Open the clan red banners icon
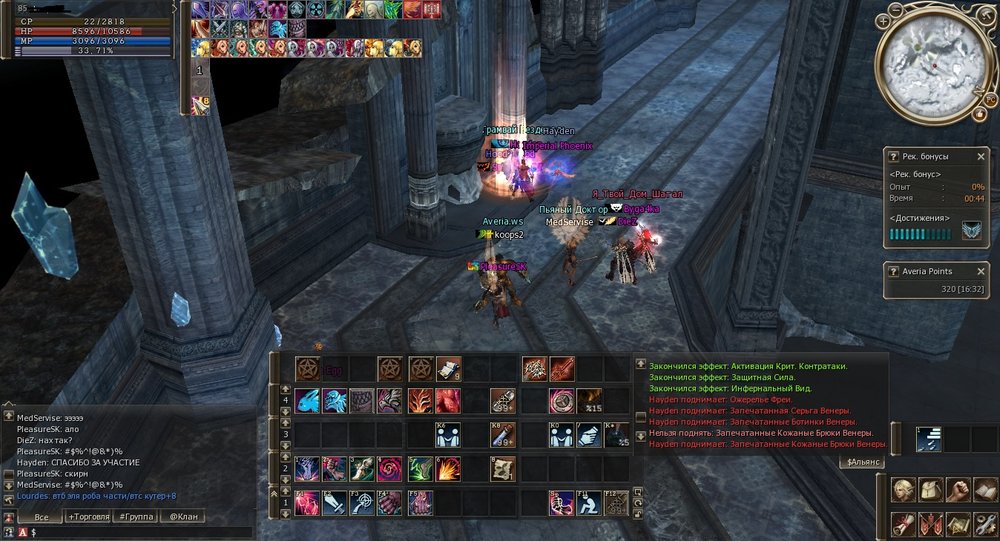Screen dimensions: 1000x541 click(x=931, y=522)
